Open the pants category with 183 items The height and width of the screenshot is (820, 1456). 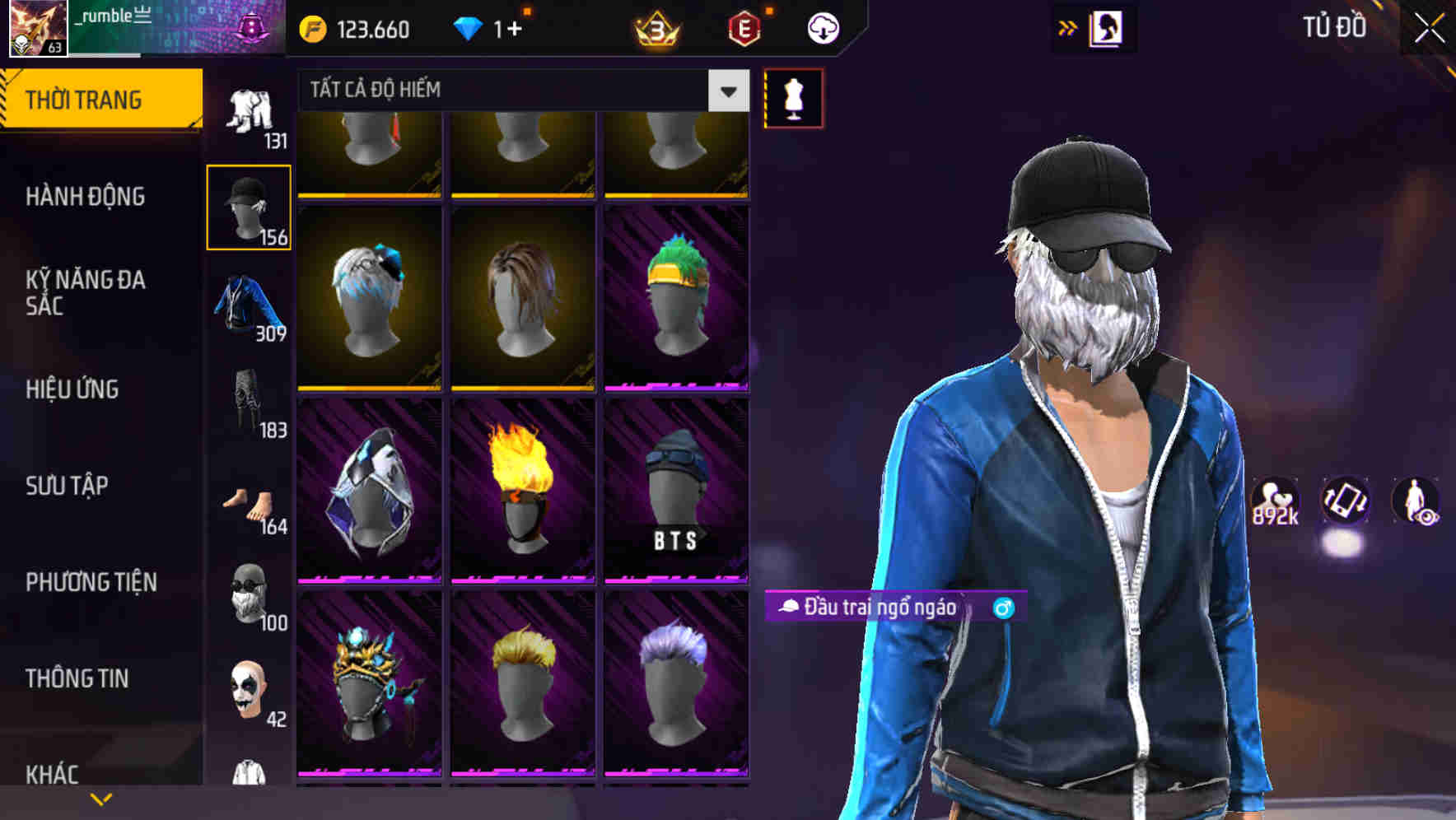tap(249, 403)
